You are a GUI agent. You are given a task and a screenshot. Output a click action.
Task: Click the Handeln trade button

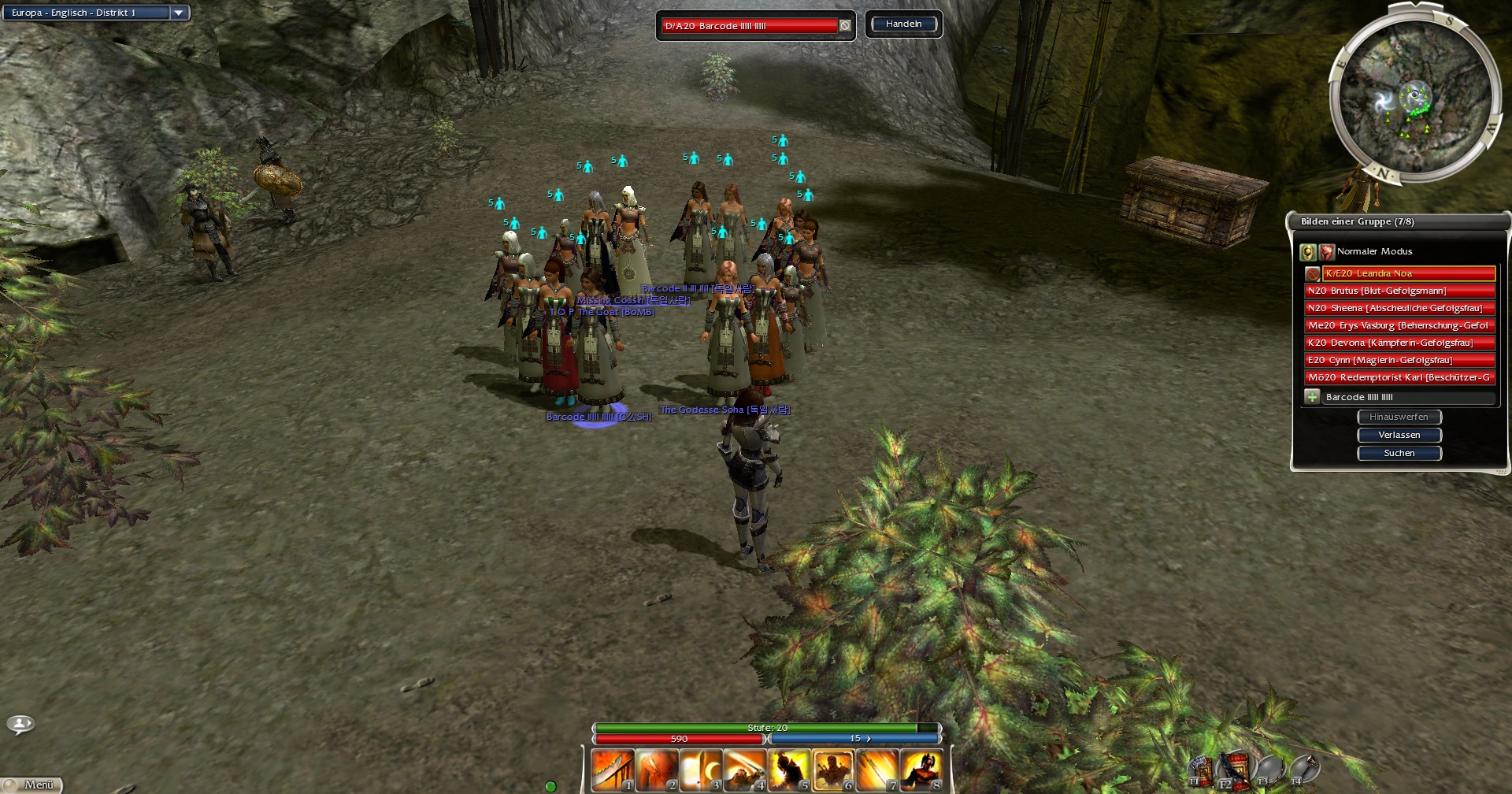coord(903,24)
